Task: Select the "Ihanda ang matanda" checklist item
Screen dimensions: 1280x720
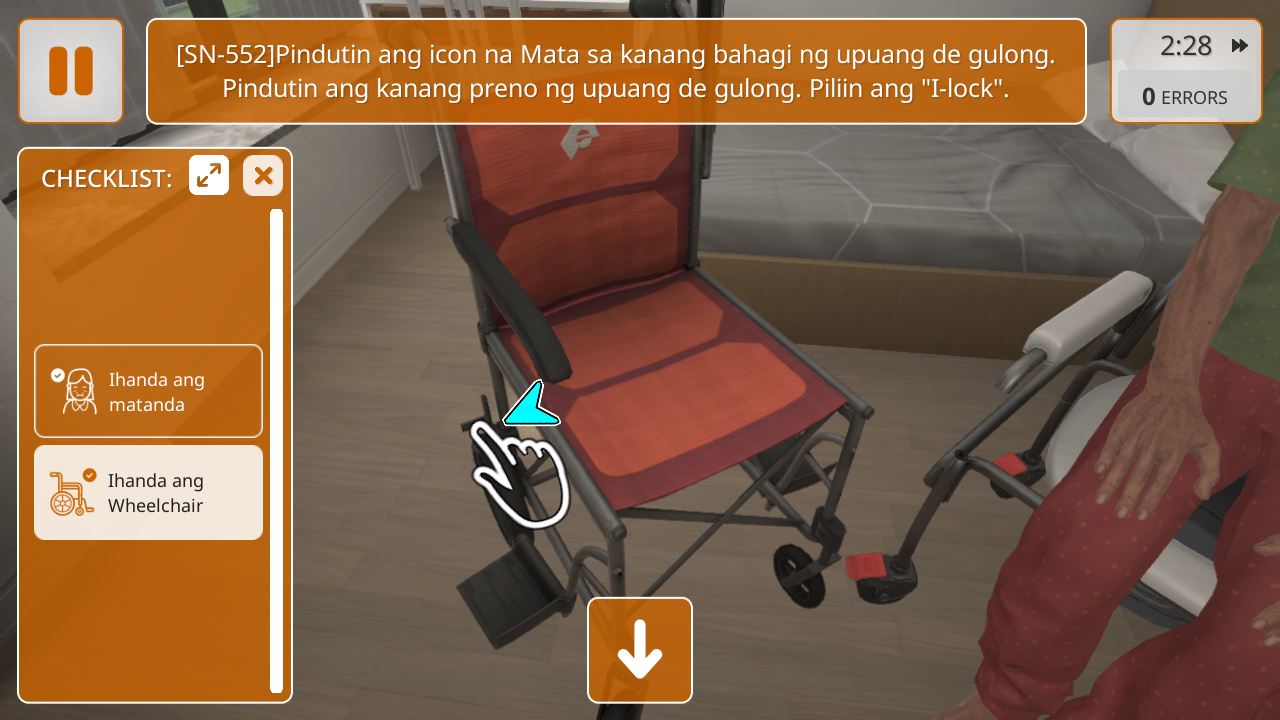Action: [x=148, y=391]
